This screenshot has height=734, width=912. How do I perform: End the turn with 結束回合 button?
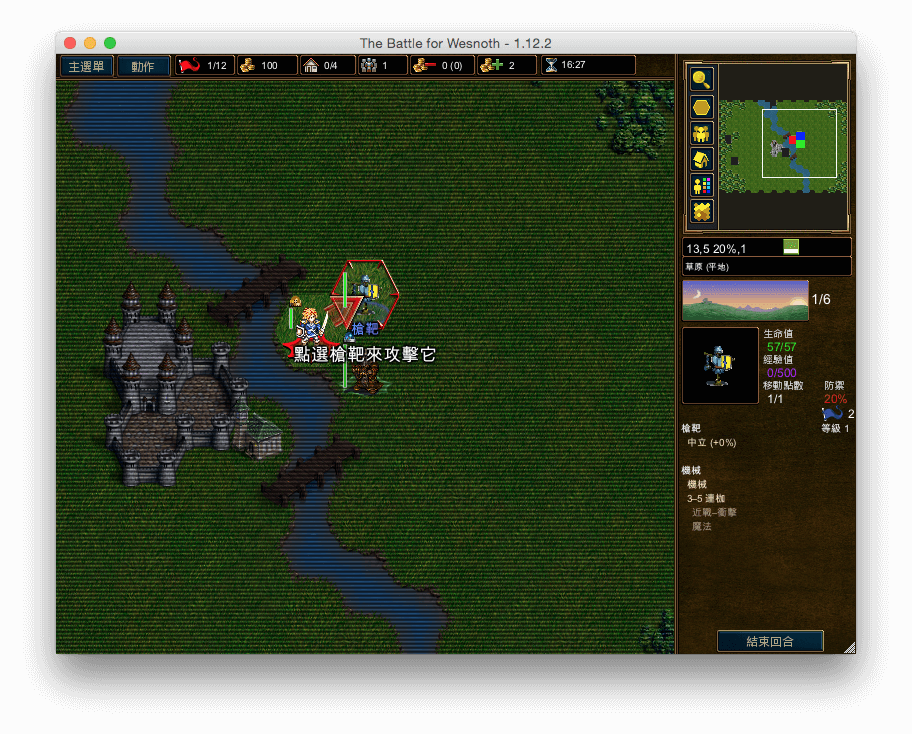(770, 641)
